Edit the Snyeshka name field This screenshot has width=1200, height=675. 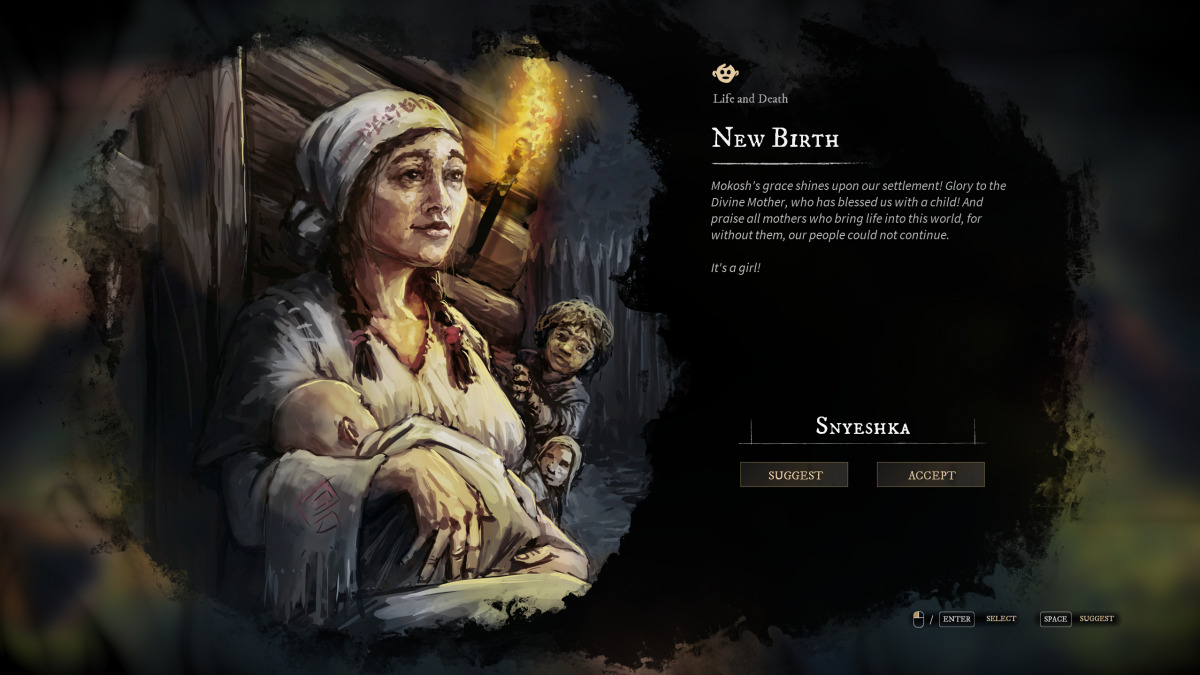tap(862, 427)
